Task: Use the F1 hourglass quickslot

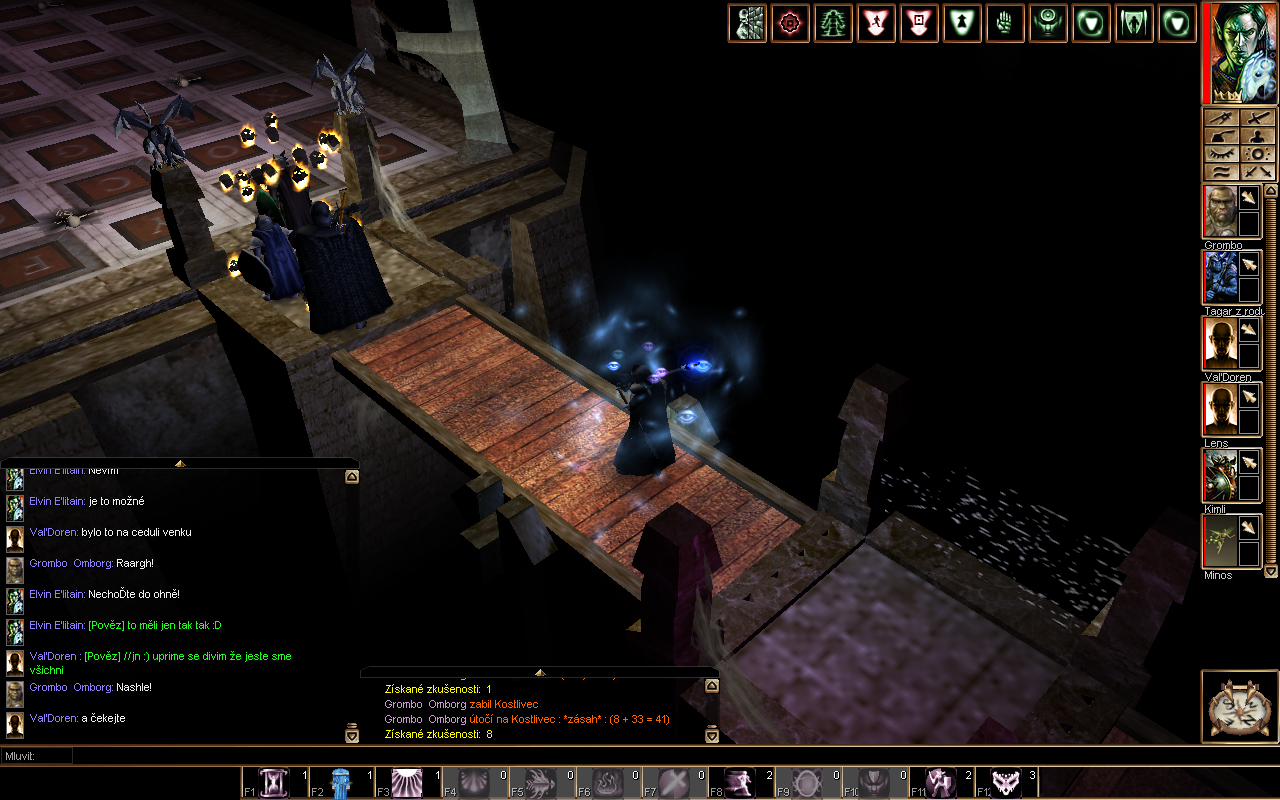Action: 274,783
